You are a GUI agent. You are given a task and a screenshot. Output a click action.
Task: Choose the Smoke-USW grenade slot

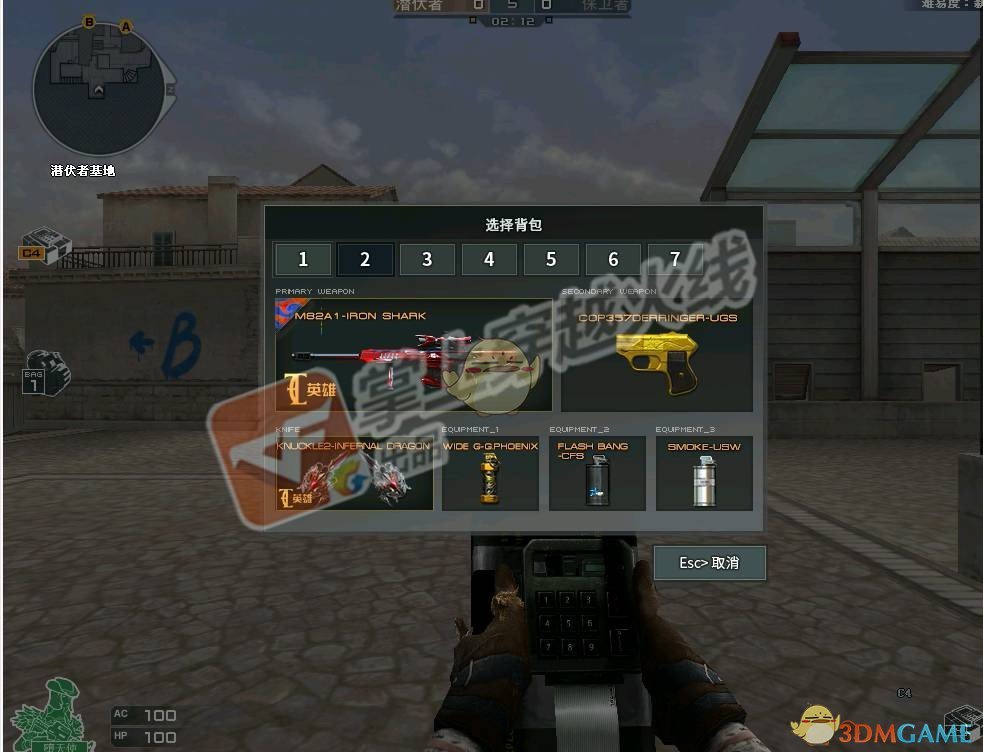pyautogui.click(x=704, y=474)
